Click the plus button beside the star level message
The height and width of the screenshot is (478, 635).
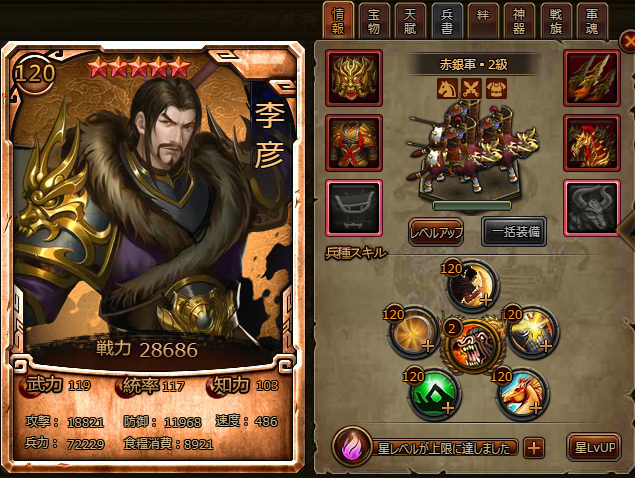535,447
